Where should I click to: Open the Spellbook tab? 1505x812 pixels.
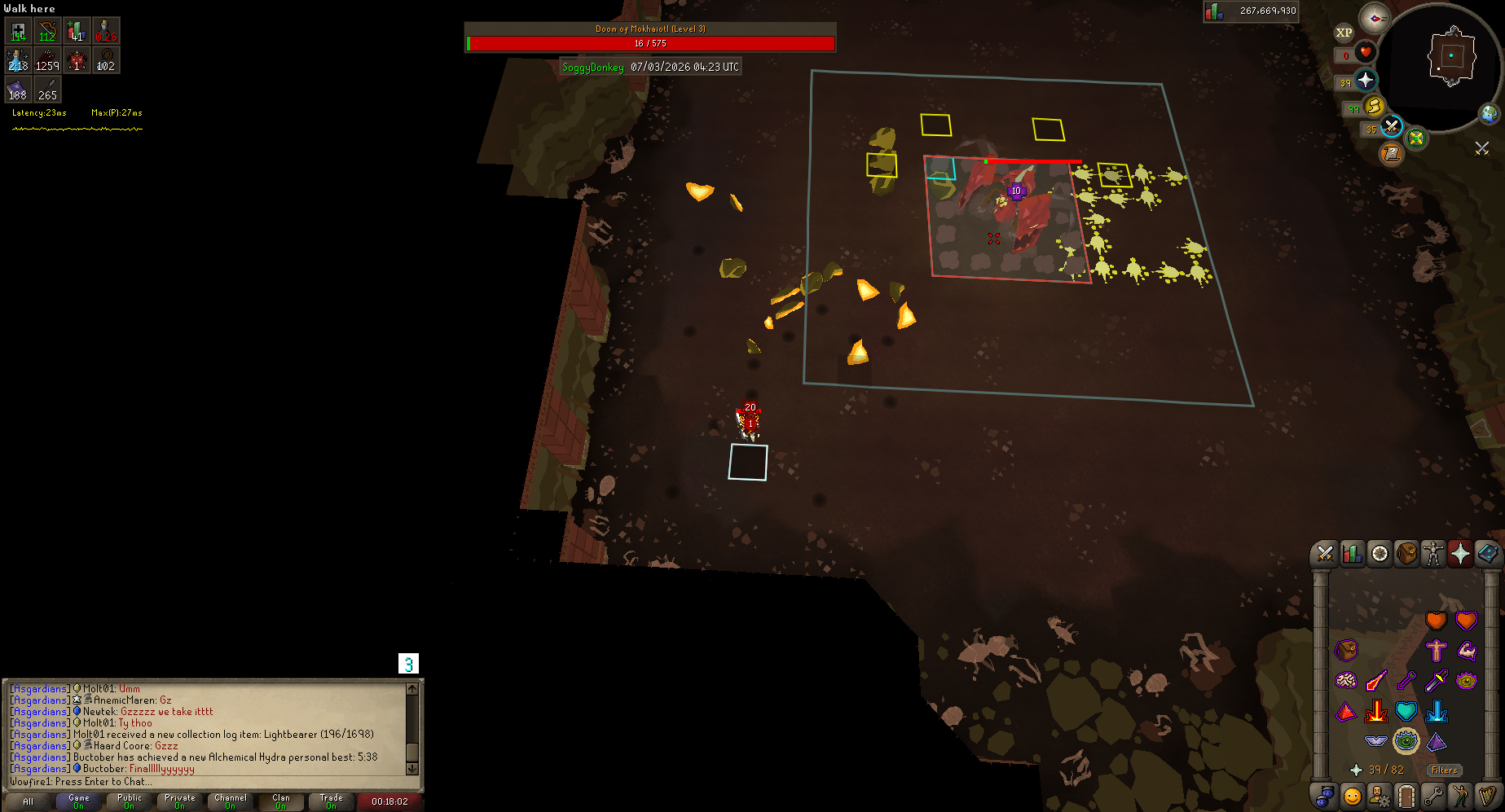coord(1488,554)
